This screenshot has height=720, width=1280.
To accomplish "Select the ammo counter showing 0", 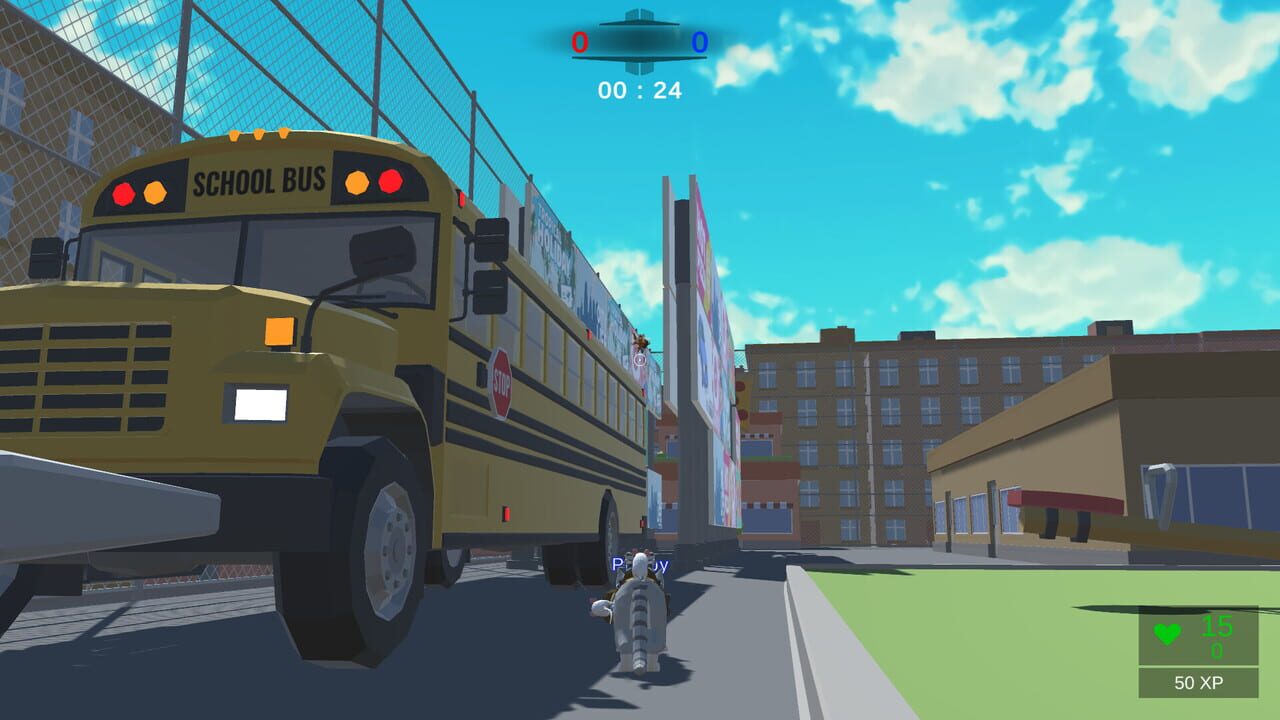I will point(1216,648).
